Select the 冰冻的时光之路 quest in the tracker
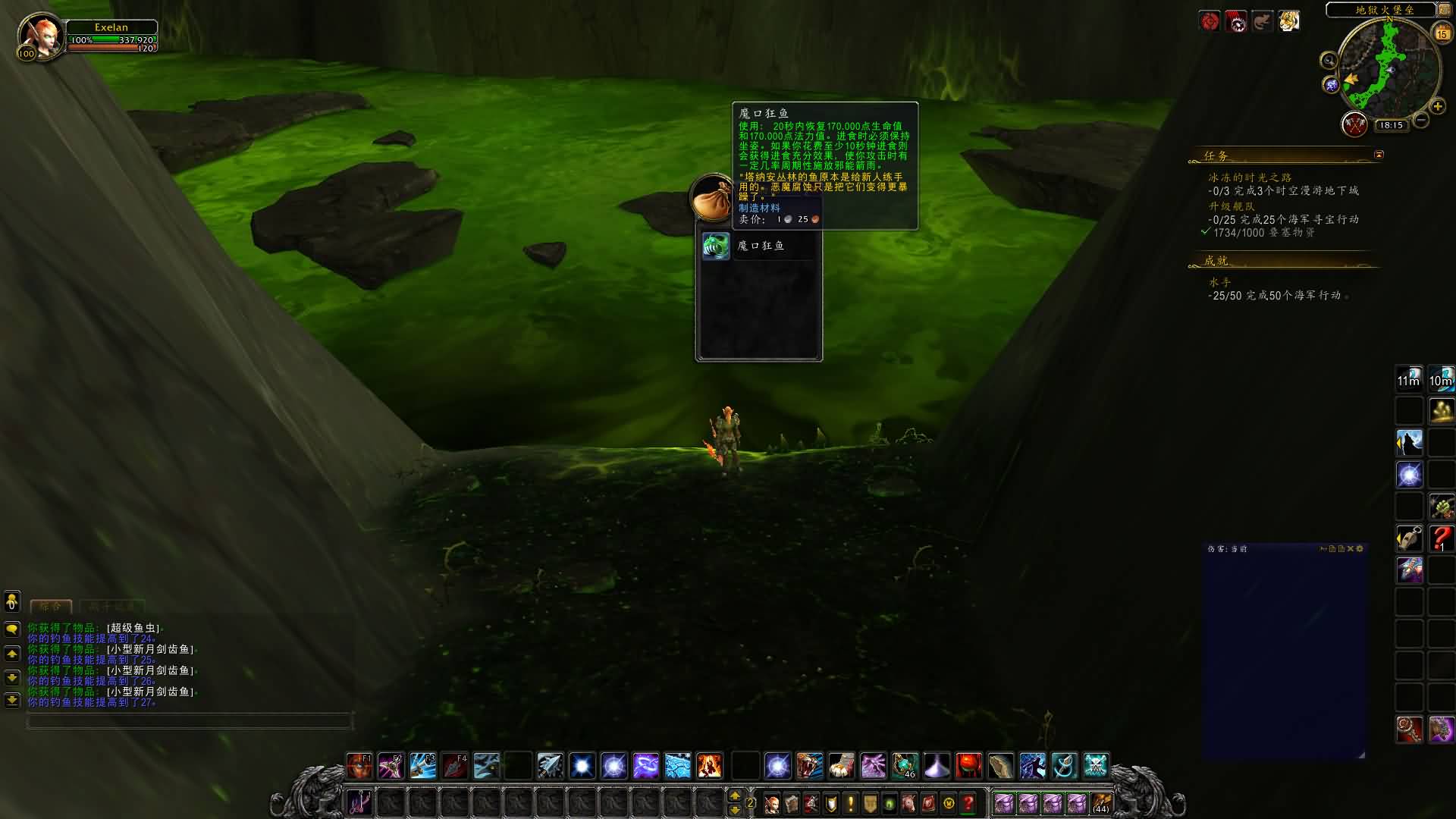 pyautogui.click(x=1250, y=177)
